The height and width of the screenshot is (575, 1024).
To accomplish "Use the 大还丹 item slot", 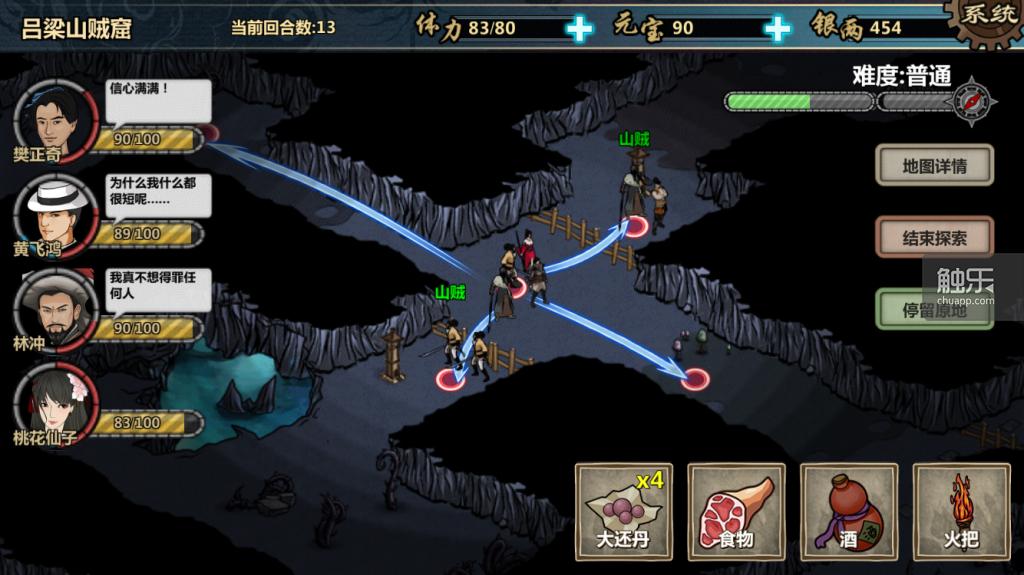I will tap(624, 511).
